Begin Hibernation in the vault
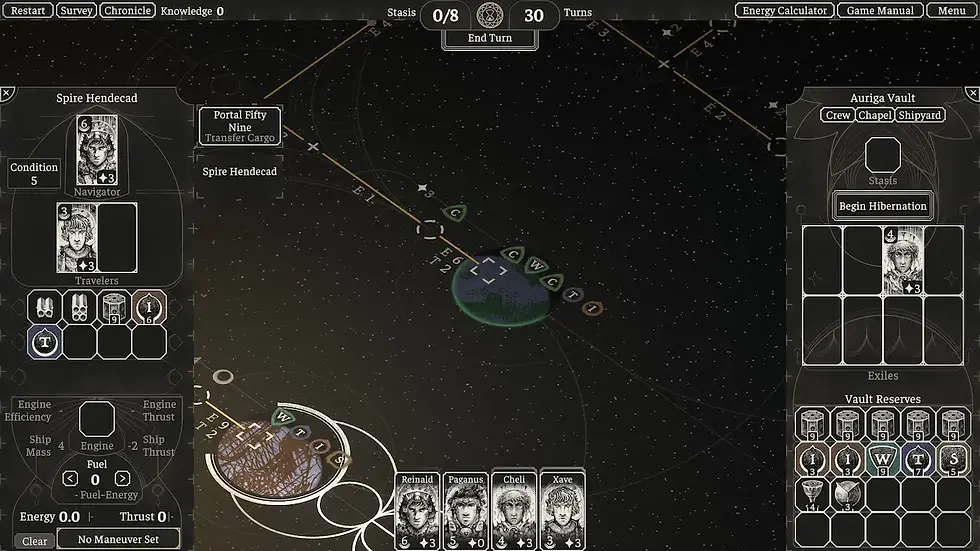 (883, 206)
